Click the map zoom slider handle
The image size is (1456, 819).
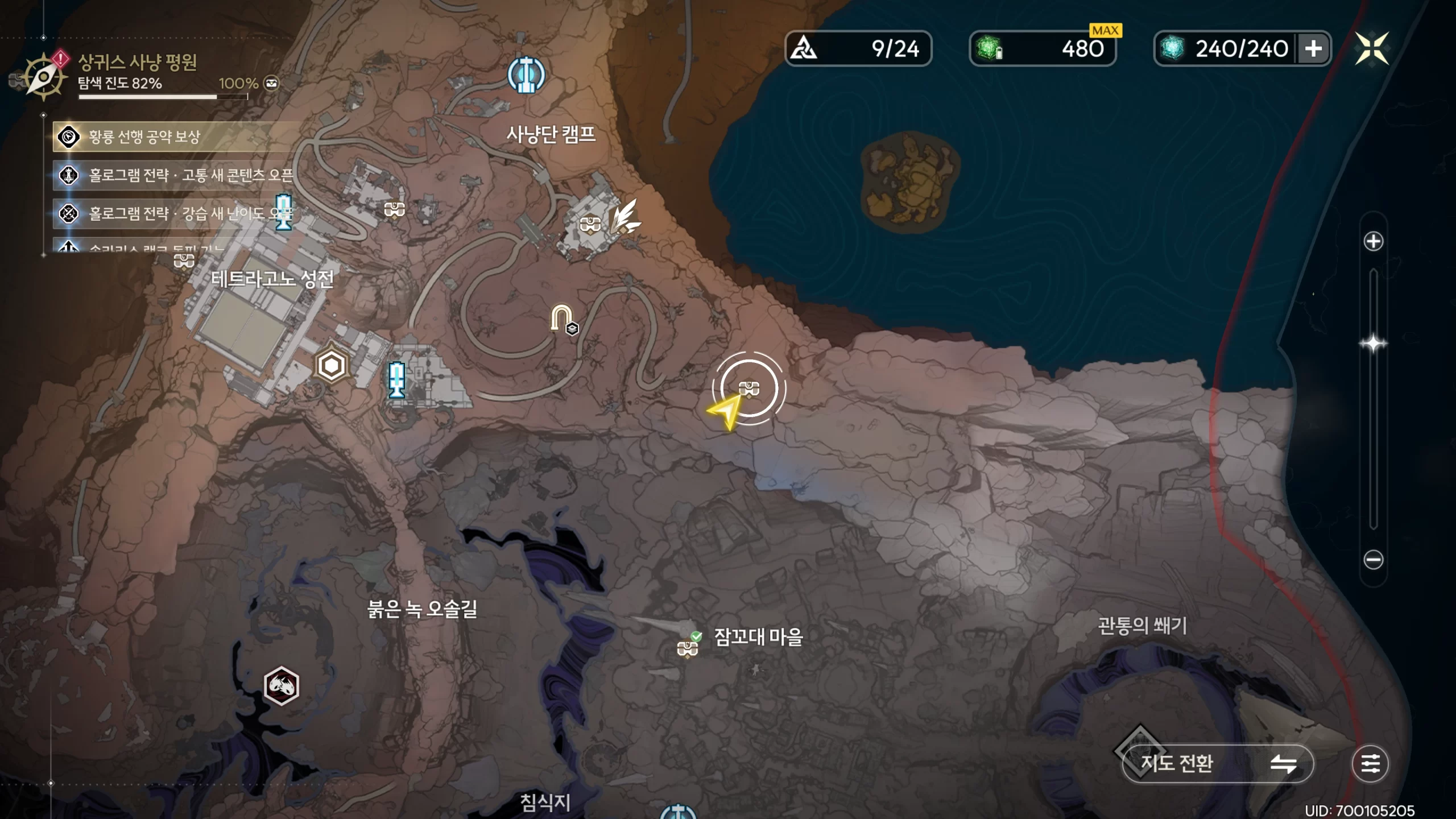coord(1373,344)
